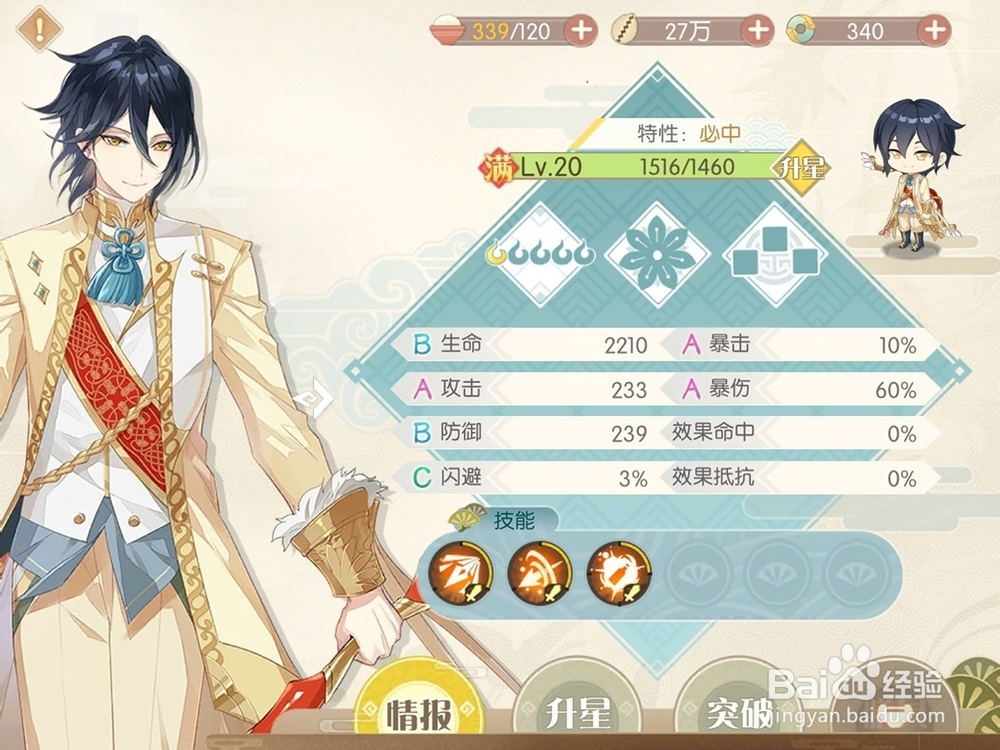Screen dimensions: 1000x750
Task: Switch to the 升星 bottom tab
Action: 578,713
